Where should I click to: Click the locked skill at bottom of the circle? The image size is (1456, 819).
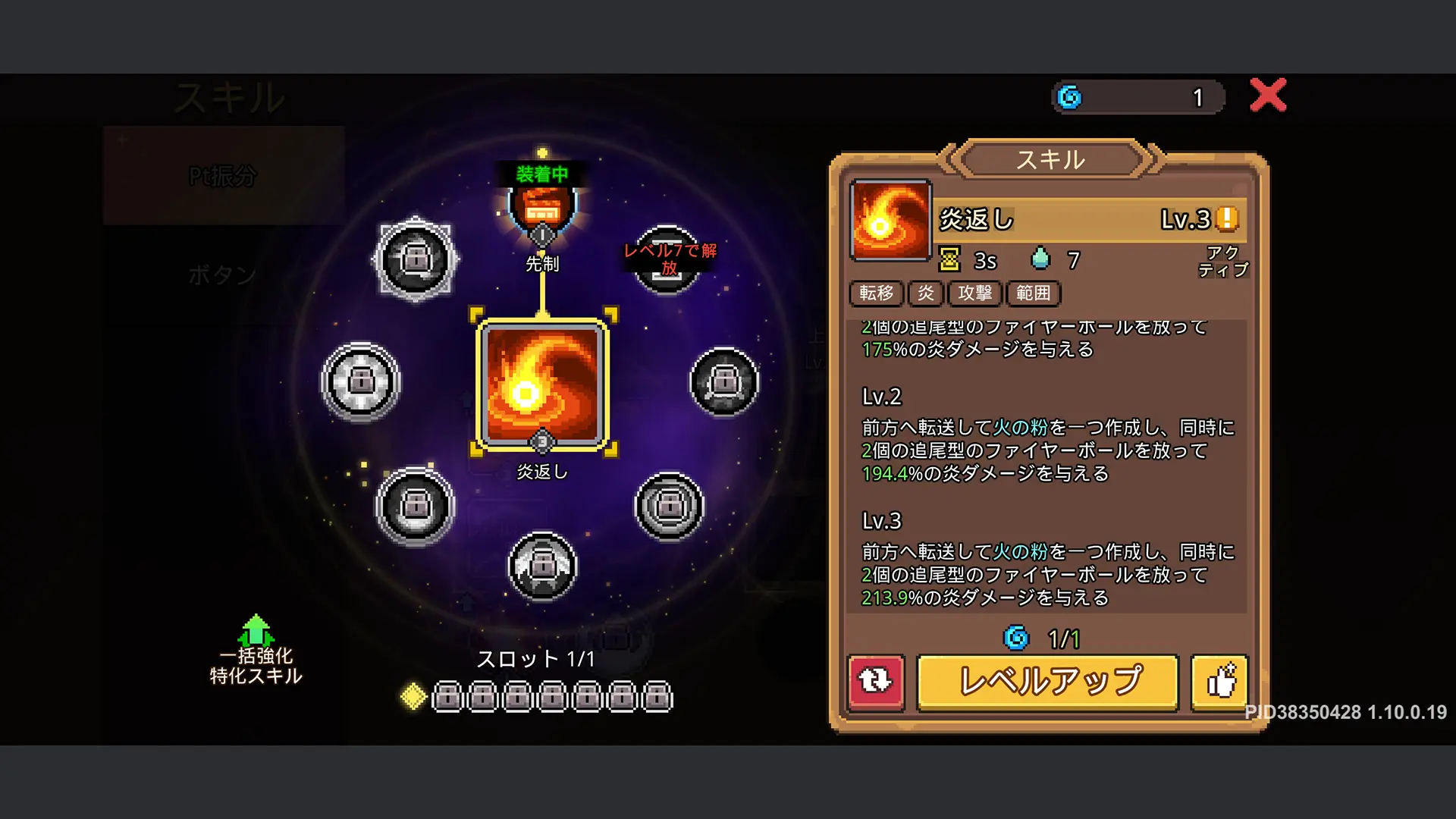tap(543, 565)
